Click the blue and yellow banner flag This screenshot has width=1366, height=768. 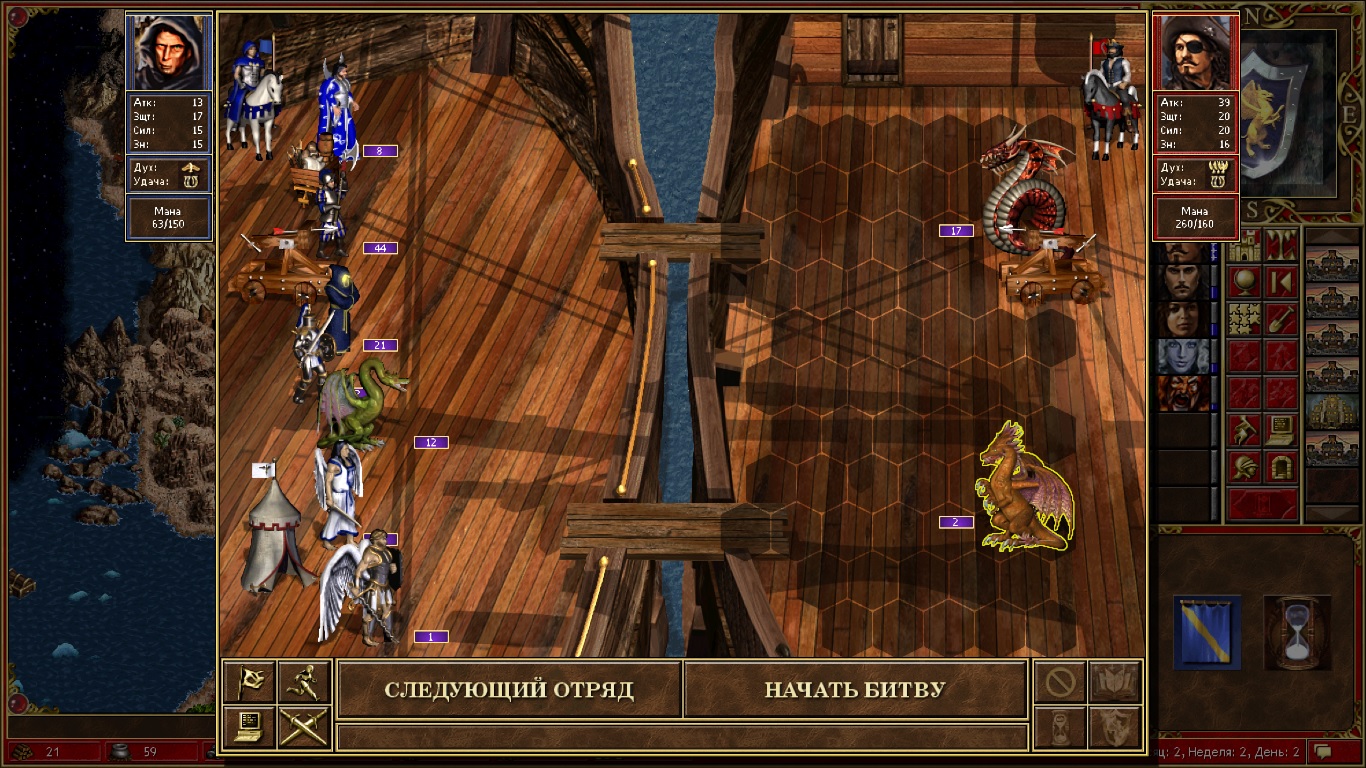pyautogui.click(x=1207, y=631)
